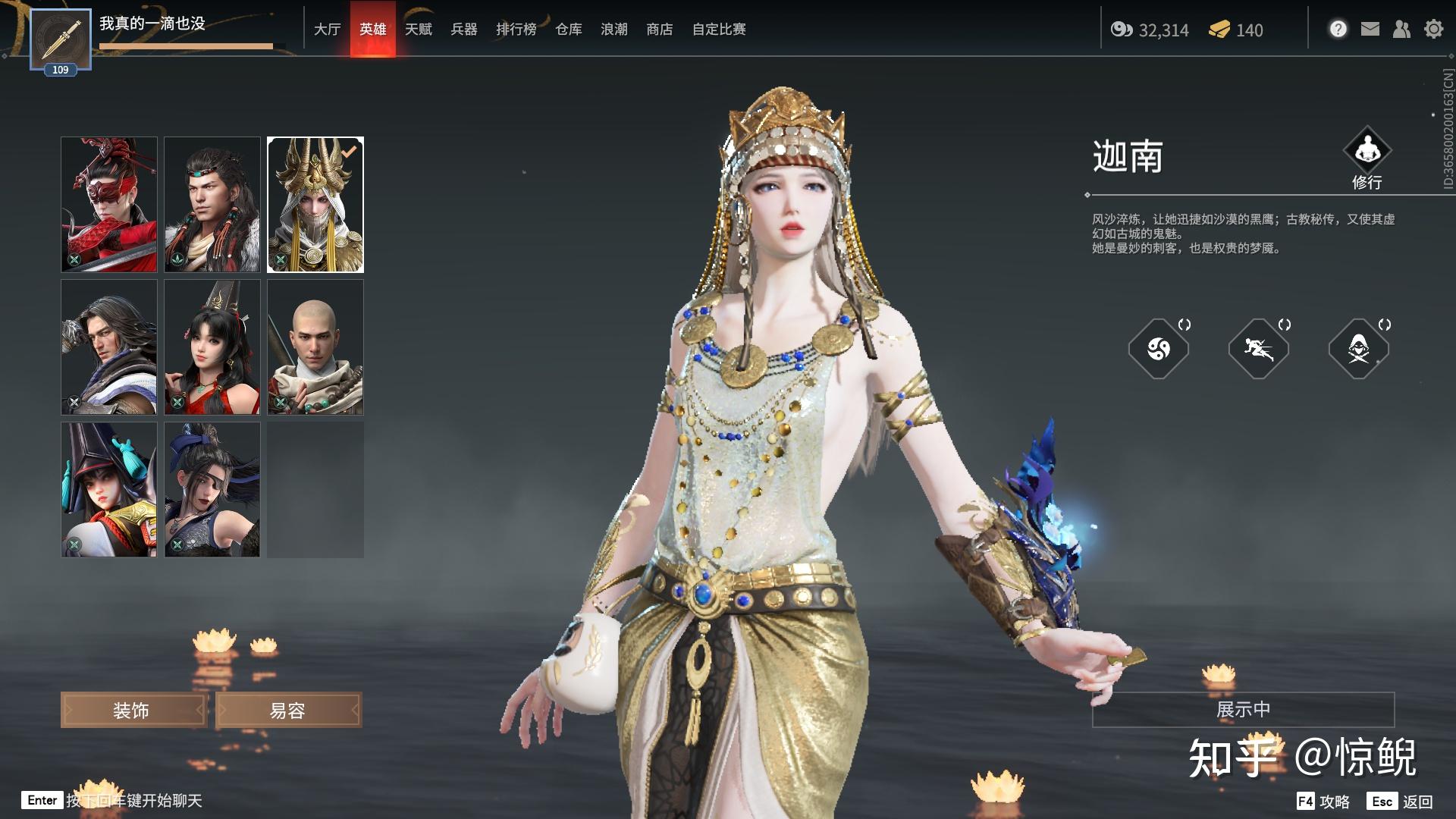The height and width of the screenshot is (819, 1456).
Task: Select the eyepatch heroine portrait
Action: click(212, 490)
